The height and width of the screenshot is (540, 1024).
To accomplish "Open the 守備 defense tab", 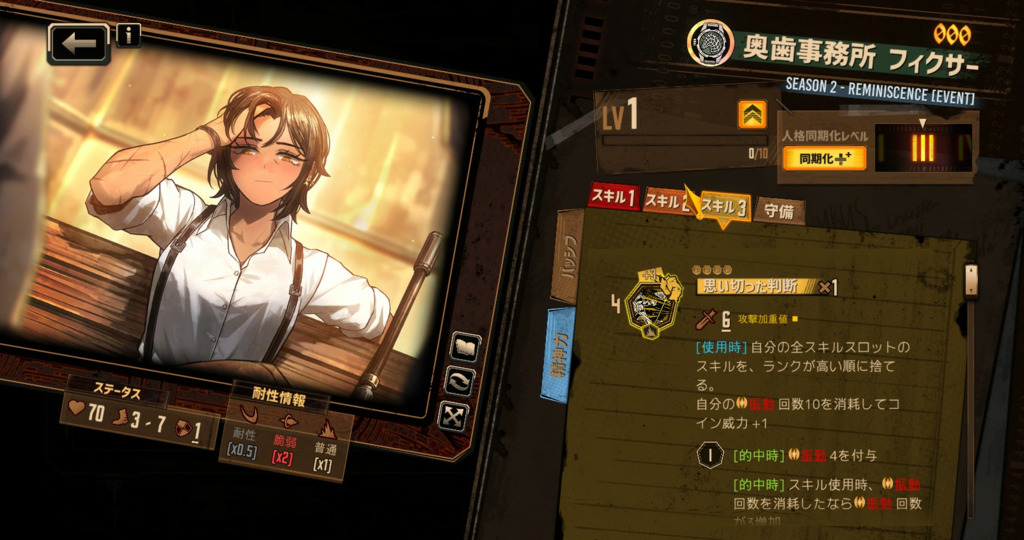I will pos(778,211).
